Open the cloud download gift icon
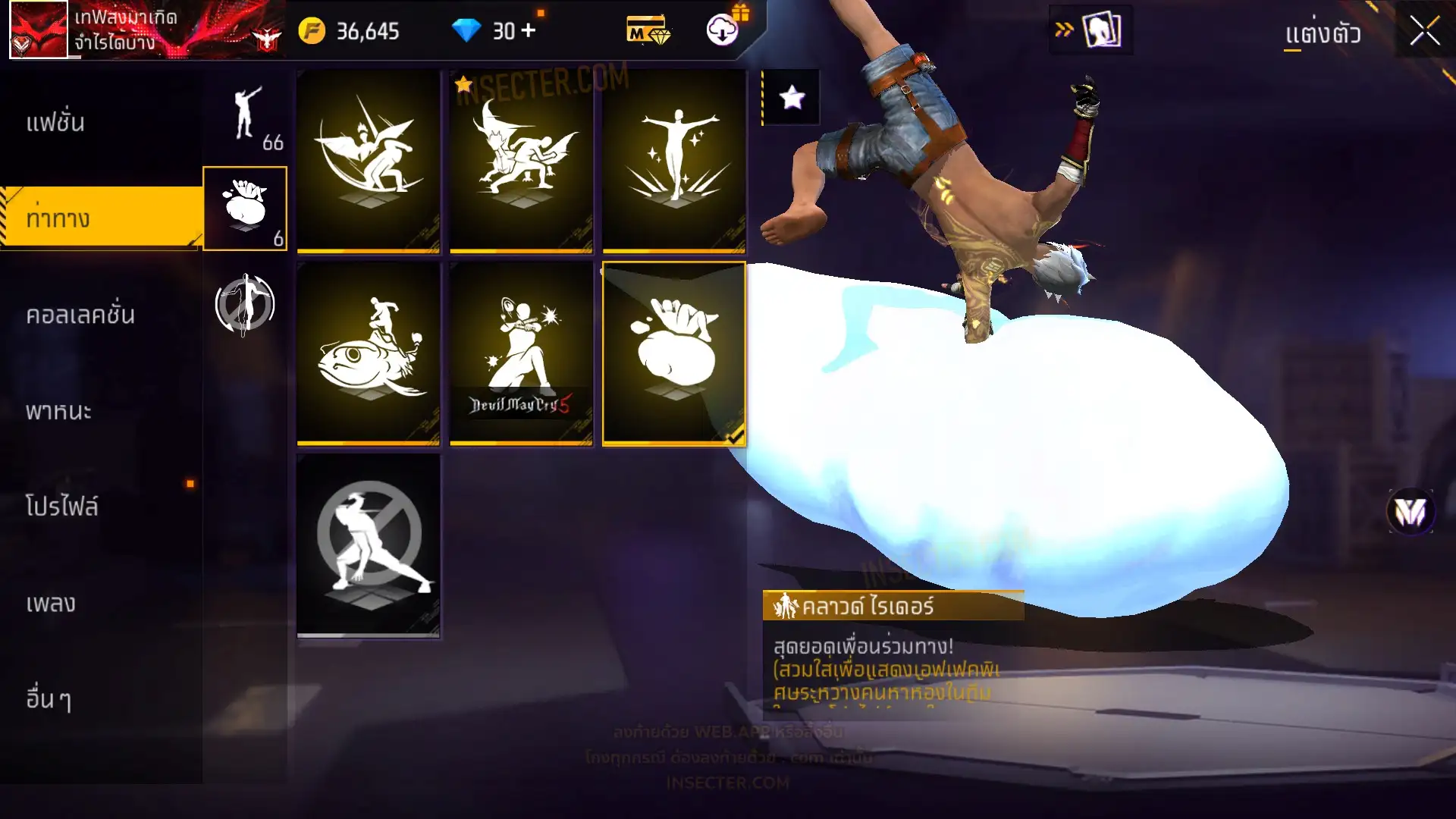This screenshot has width=1456, height=819. coord(723,29)
